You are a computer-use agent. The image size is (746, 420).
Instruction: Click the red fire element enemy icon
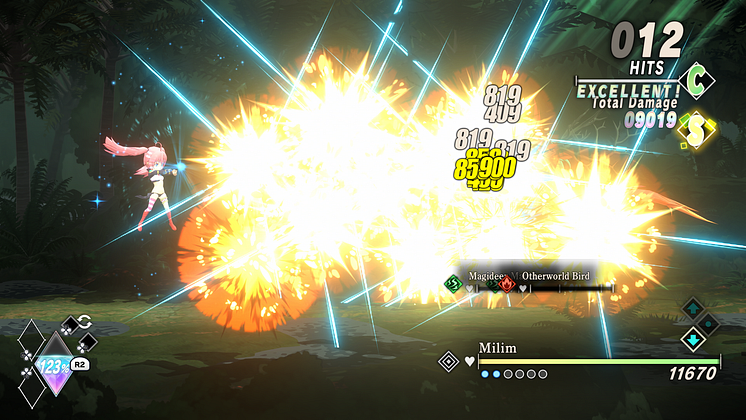pyautogui.click(x=508, y=284)
